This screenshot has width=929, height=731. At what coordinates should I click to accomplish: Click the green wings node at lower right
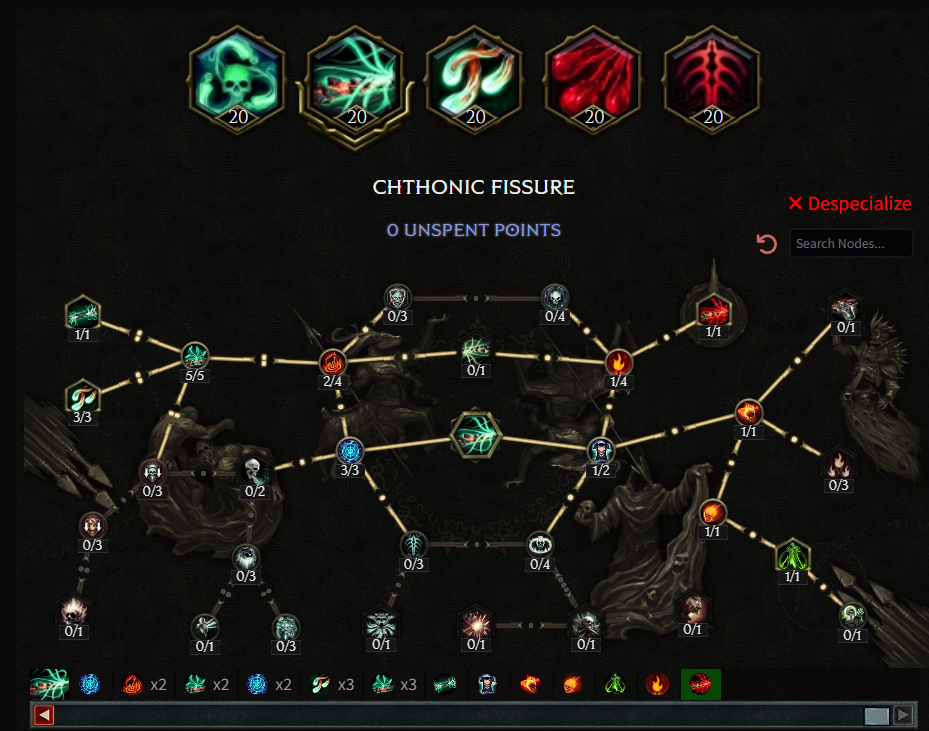click(x=792, y=555)
